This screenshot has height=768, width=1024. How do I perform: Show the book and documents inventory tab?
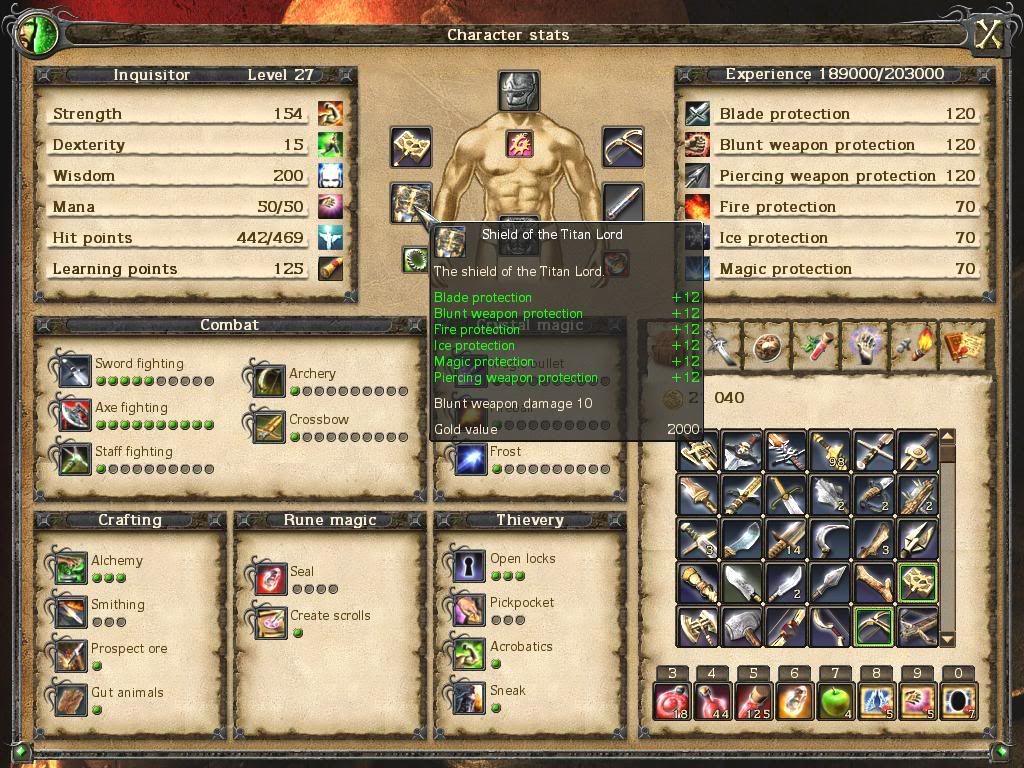(962, 344)
